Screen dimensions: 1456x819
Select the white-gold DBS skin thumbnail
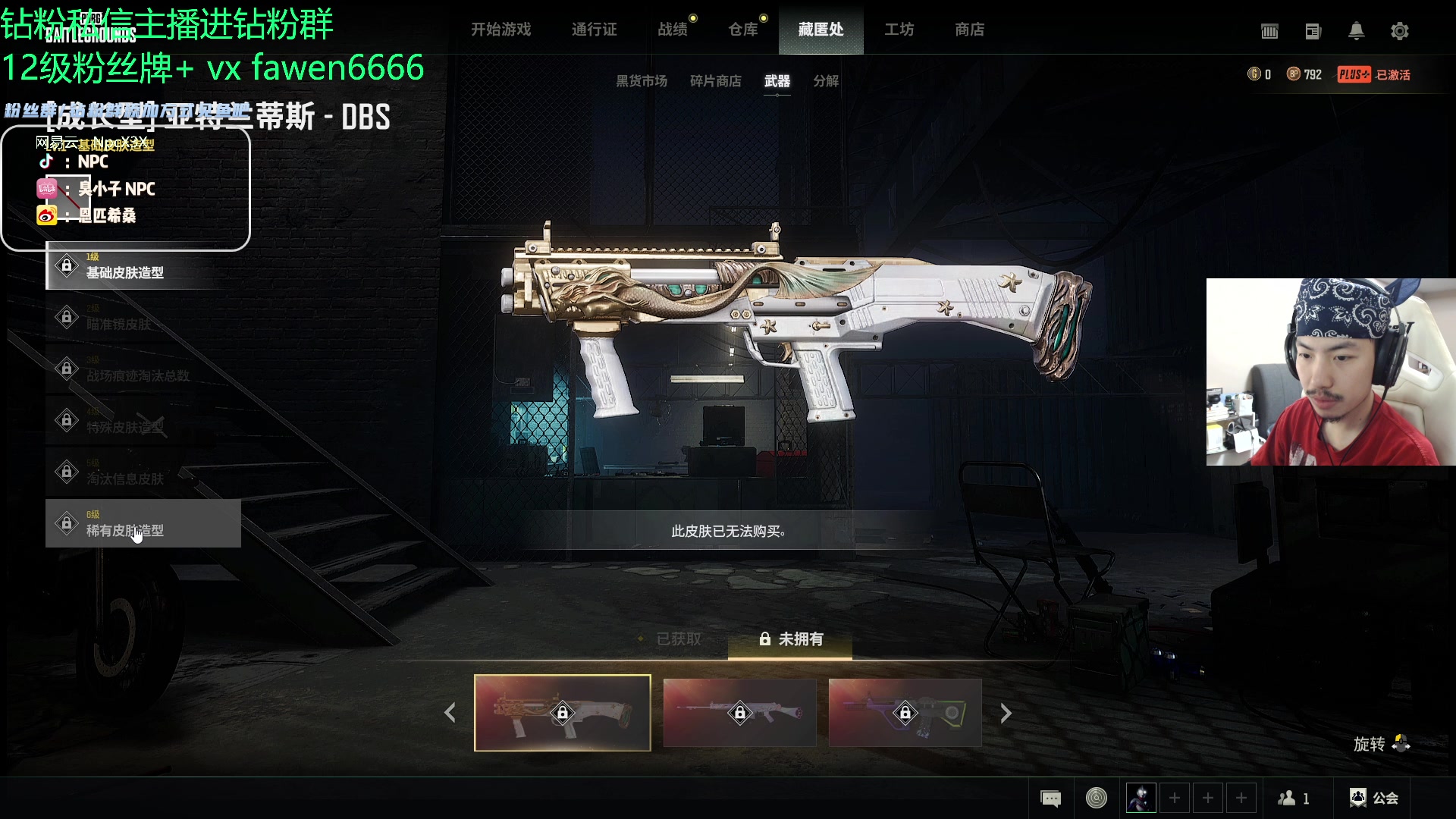[562, 713]
